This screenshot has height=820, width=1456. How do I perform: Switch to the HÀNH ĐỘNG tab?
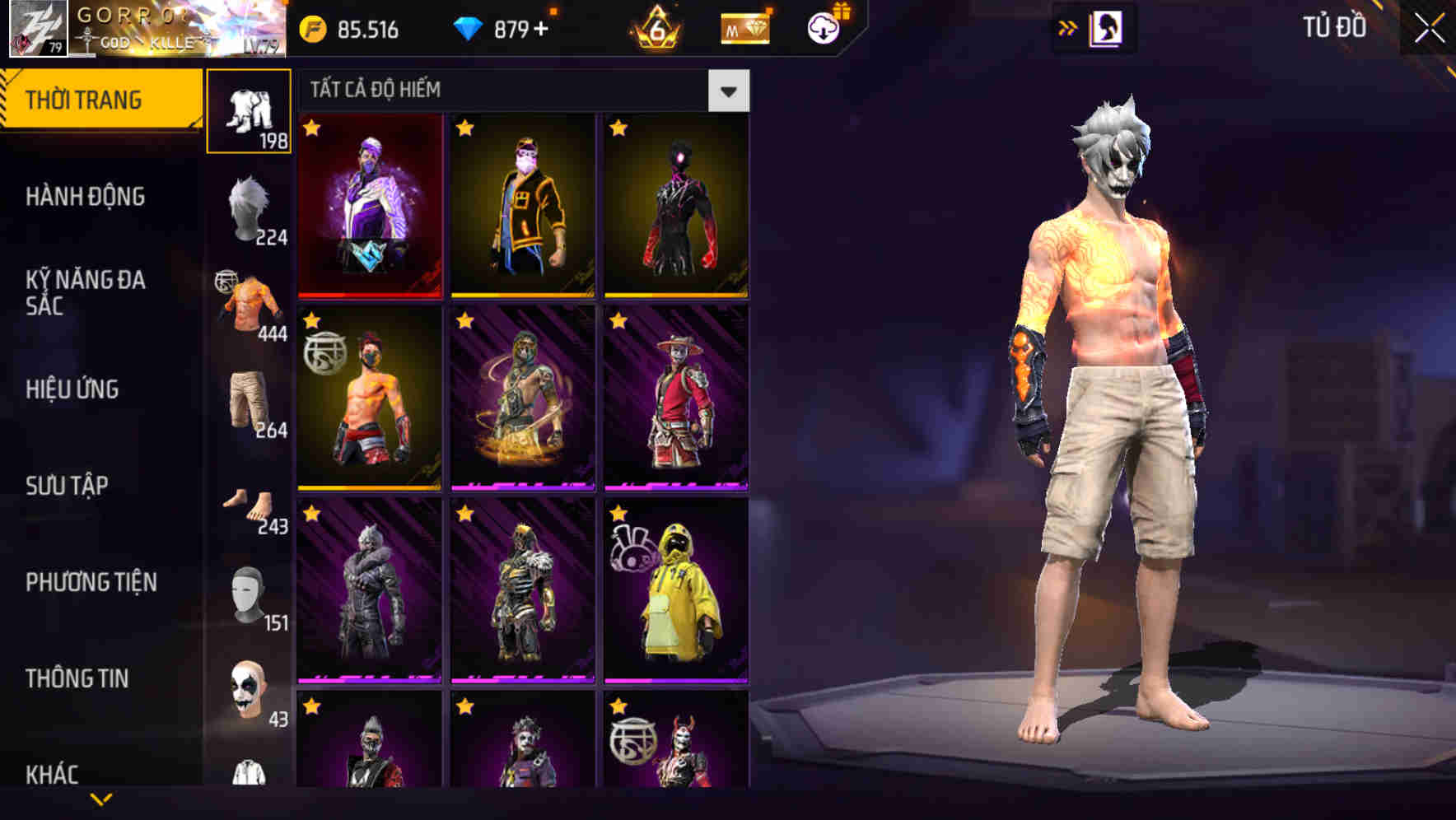pyautogui.click(x=86, y=196)
